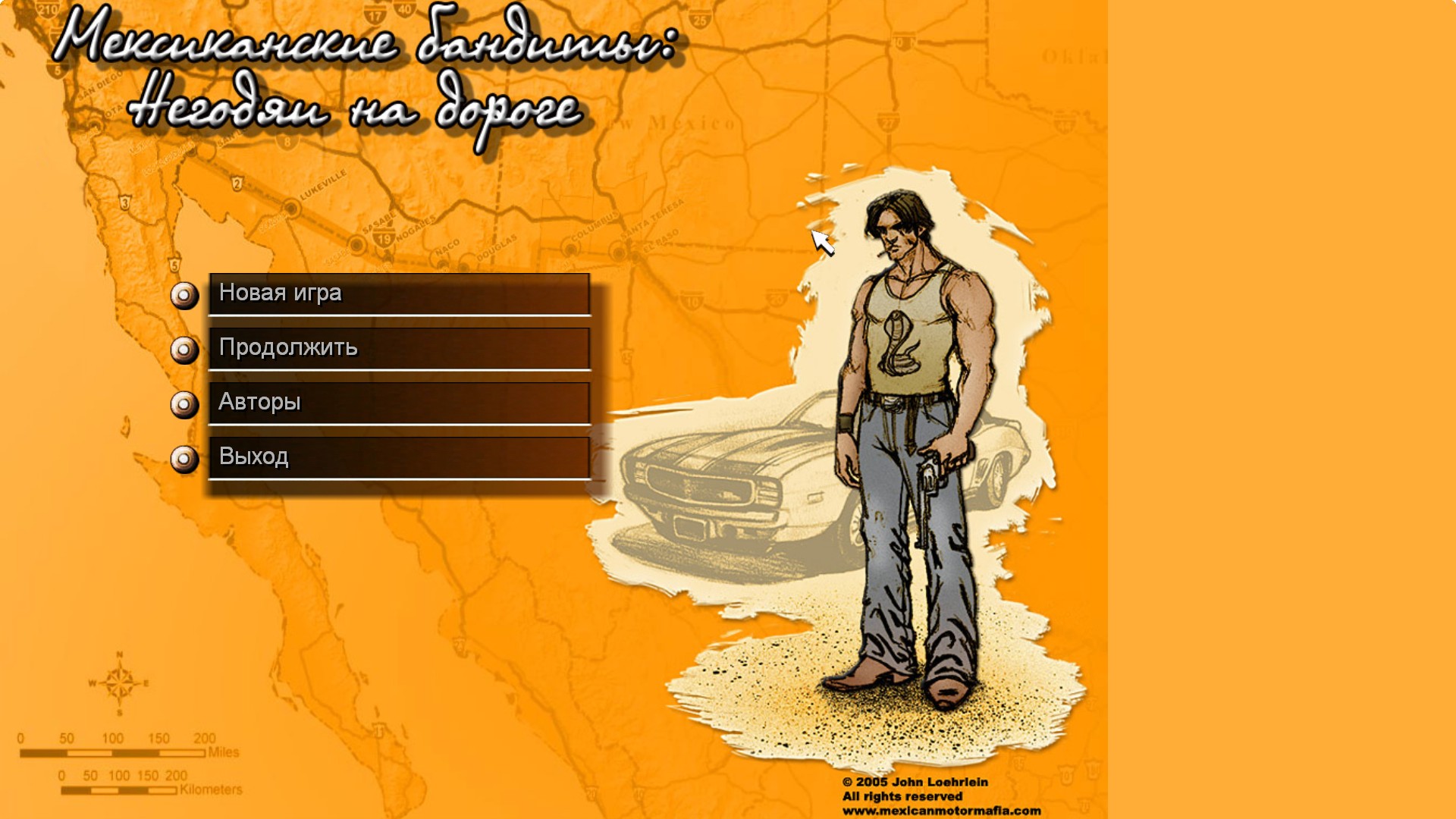Screen dimensions: 1456x819
Task: Choose Выход to quit the game
Action: (399, 458)
